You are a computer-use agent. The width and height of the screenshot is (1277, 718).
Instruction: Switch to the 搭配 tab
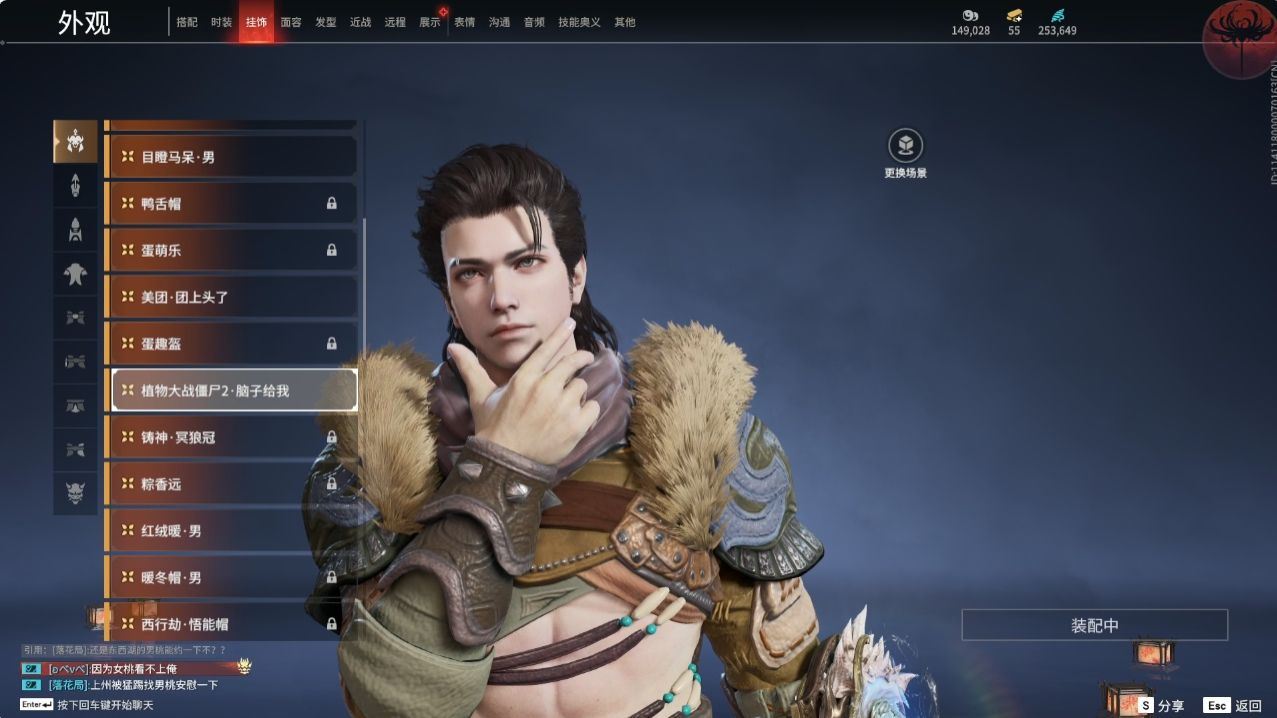187,22
